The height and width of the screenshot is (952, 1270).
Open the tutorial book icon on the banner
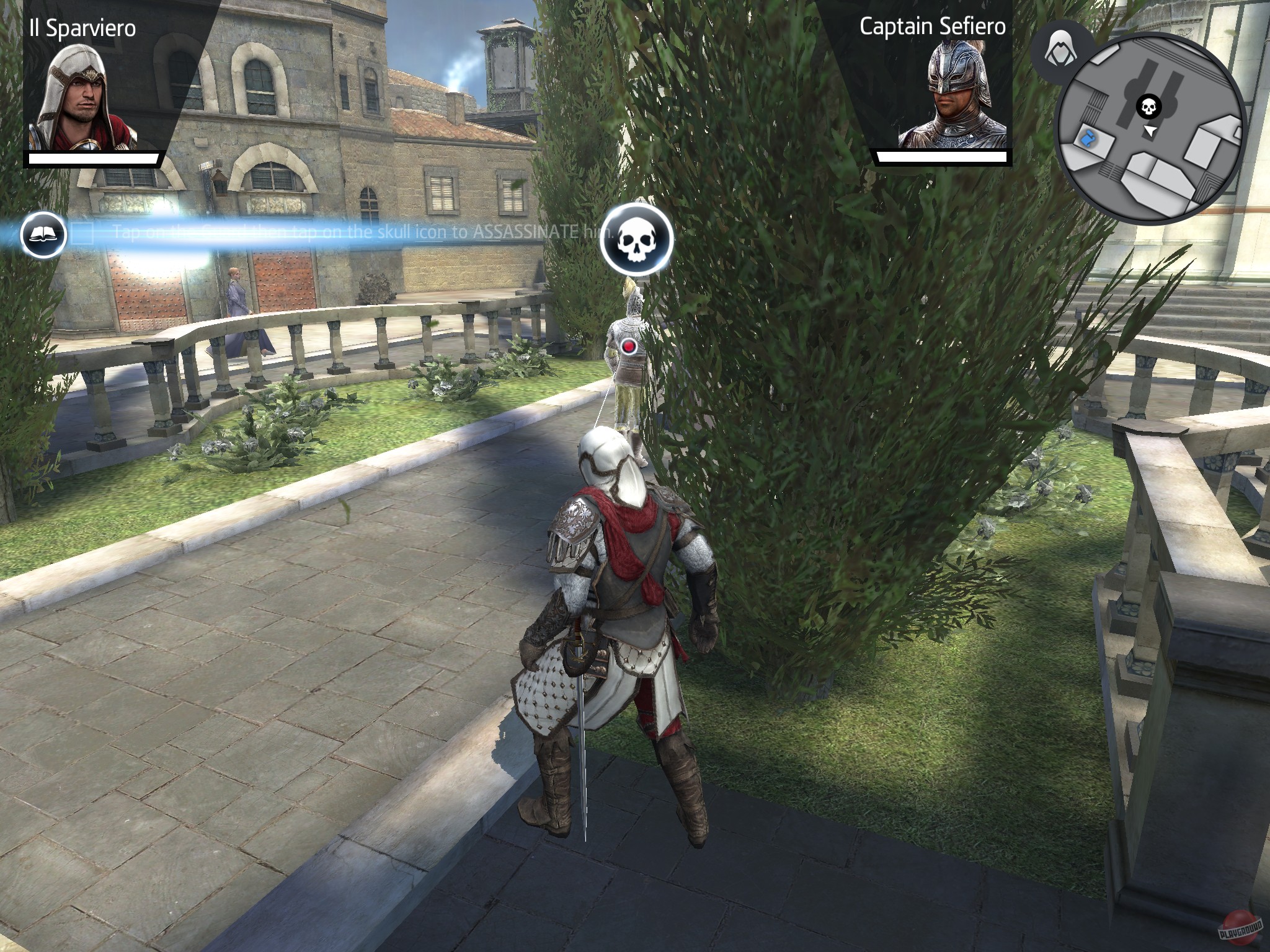coord(42,236)
